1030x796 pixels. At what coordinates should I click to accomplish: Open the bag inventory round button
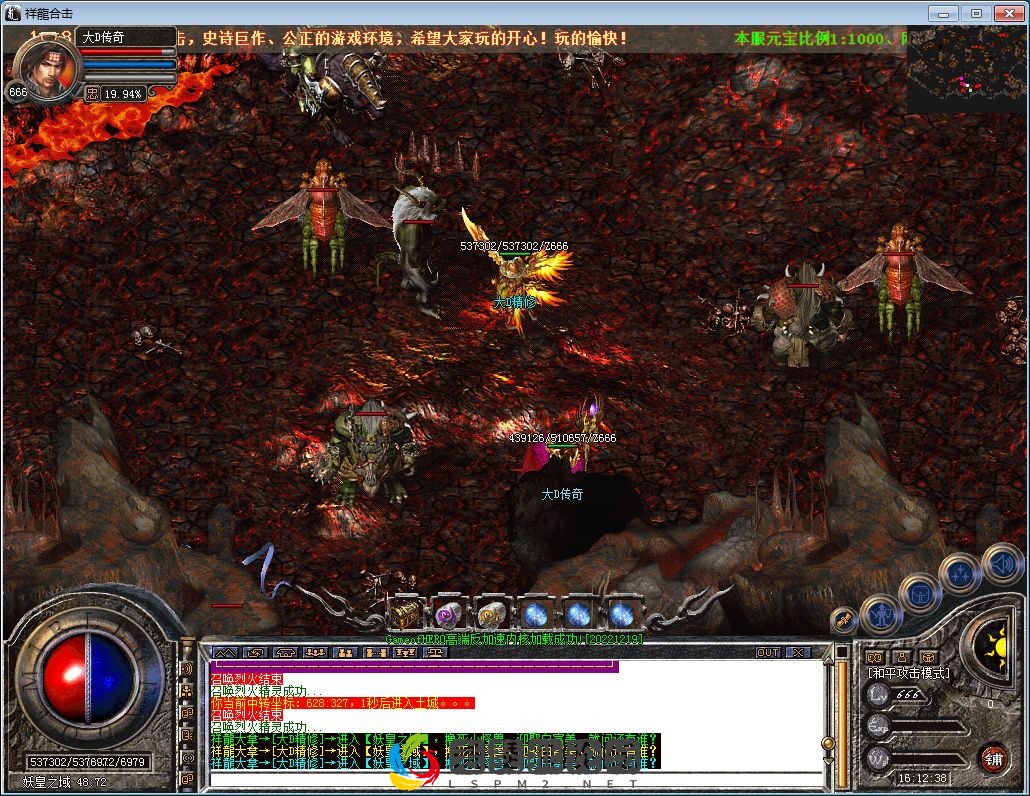click(920, 594)
